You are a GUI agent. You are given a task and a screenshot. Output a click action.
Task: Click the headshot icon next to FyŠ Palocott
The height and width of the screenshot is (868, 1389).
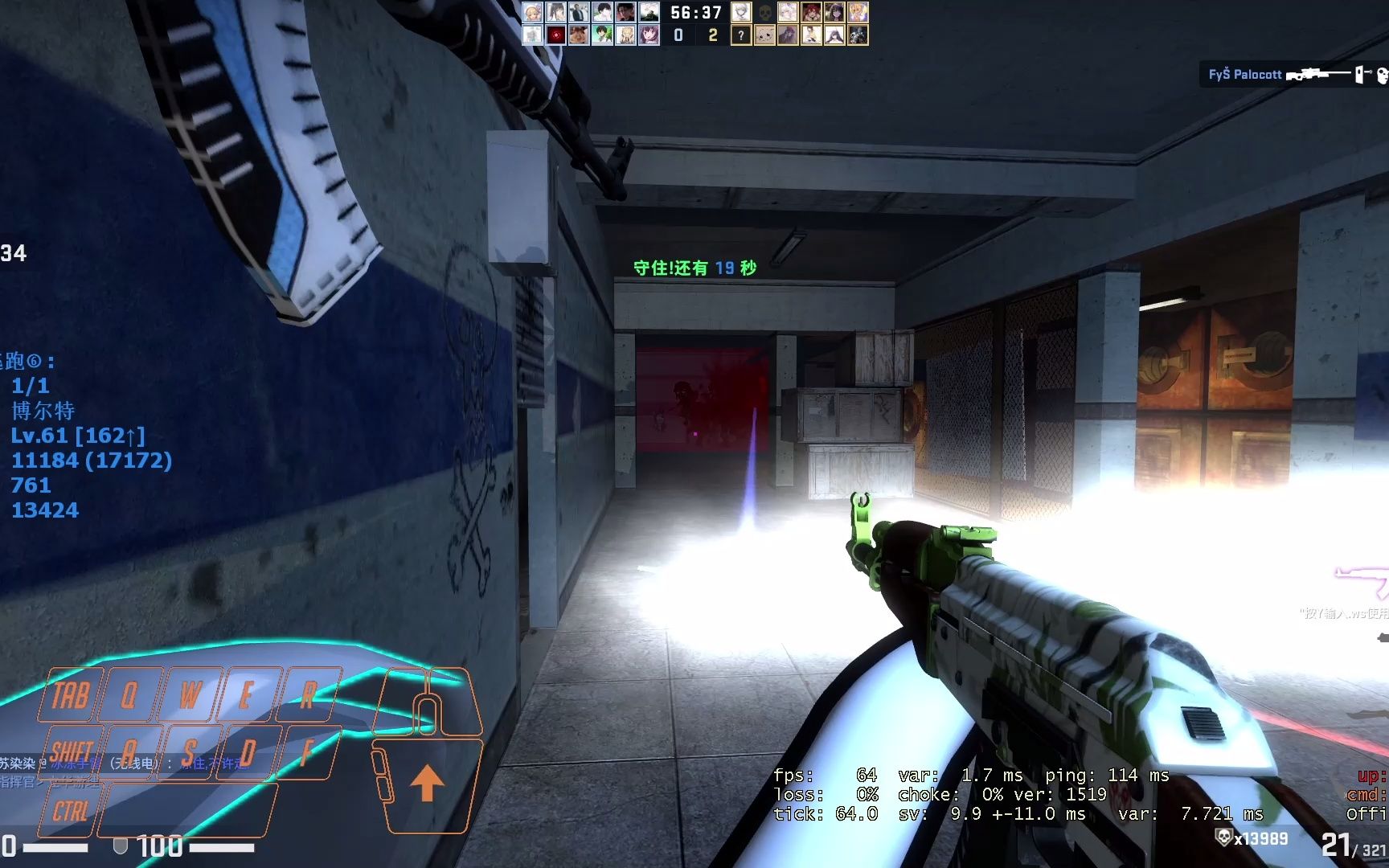click(x=1383, y=74)
